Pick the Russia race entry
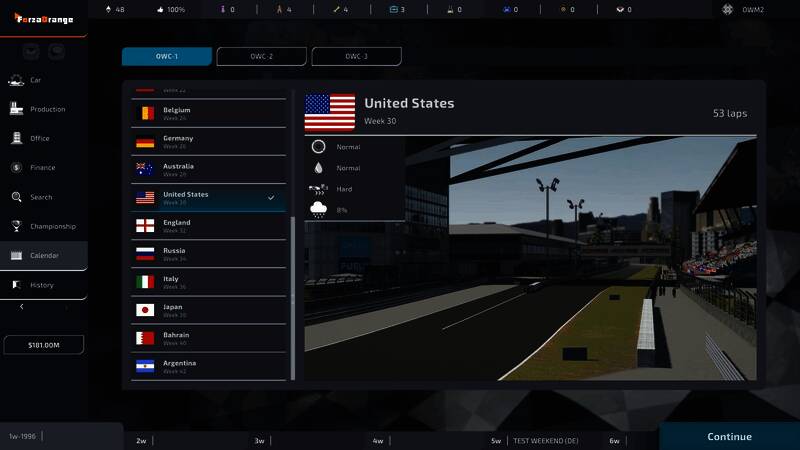This screenshot has width=800, height=450. (x=208, y=253)
